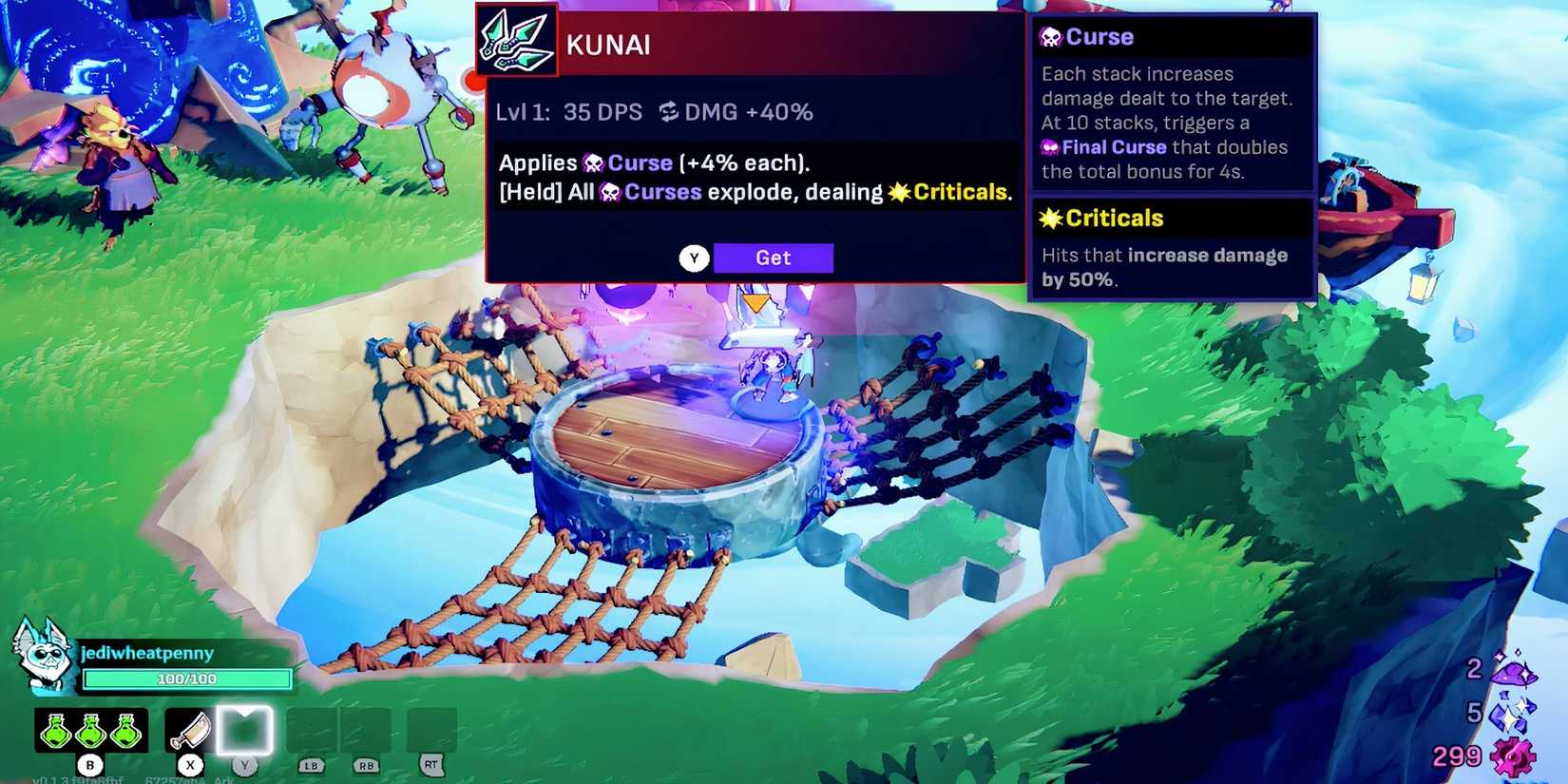The height and width of the screenshot is (784, 1568).
Task: Click the Final Curse icon in the Curse description
Action: click(x=1049, y=147)
